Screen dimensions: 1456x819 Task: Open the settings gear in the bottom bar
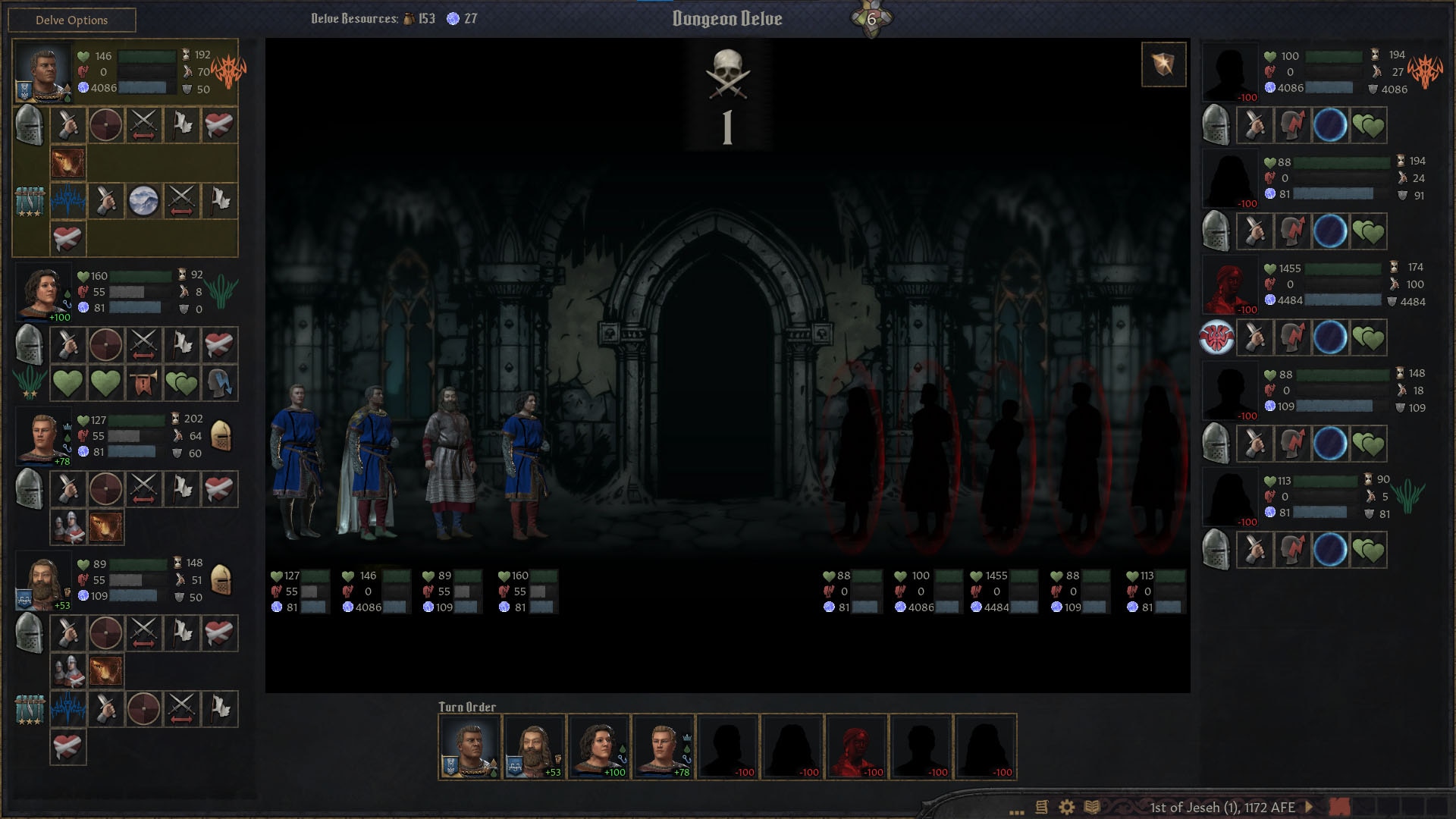[1067, 807]
